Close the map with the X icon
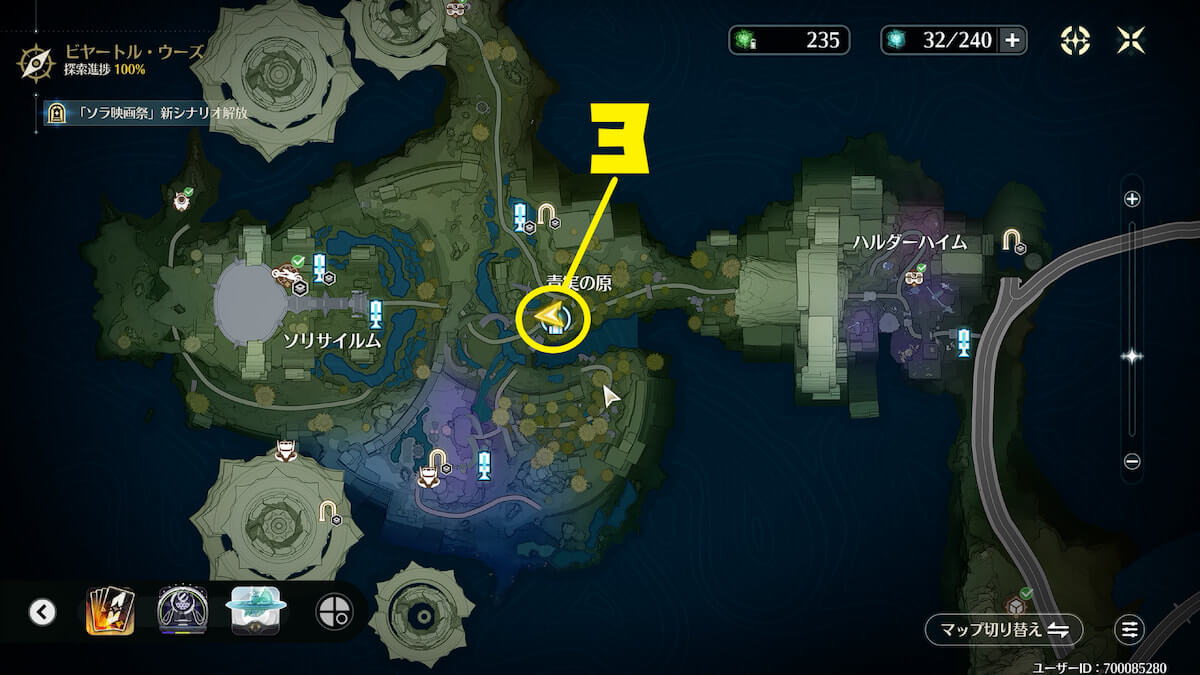This screenshot has width=1200, height=675. pos(1132,40)
